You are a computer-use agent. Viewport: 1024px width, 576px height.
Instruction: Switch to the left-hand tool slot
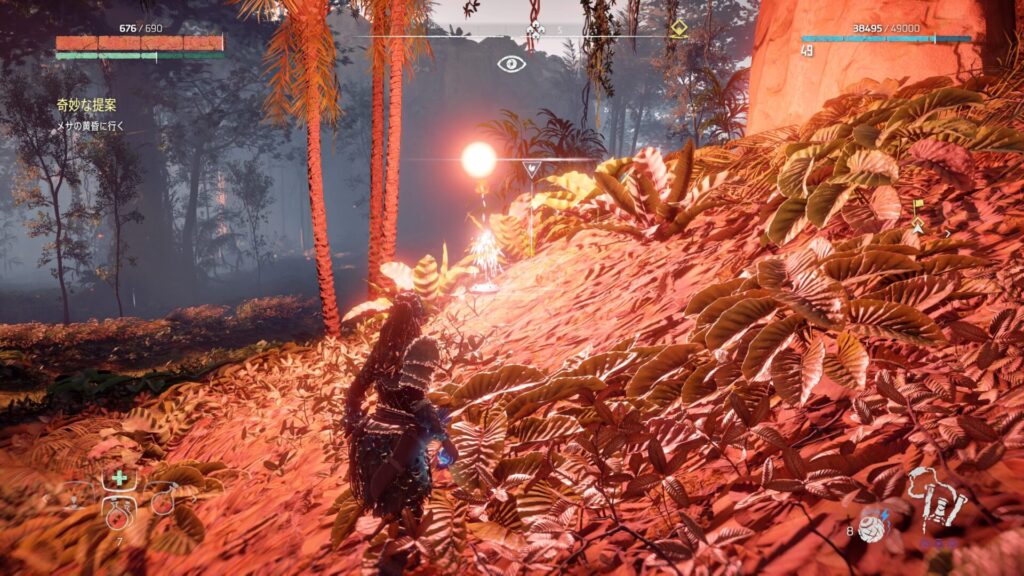coord(76,497)
